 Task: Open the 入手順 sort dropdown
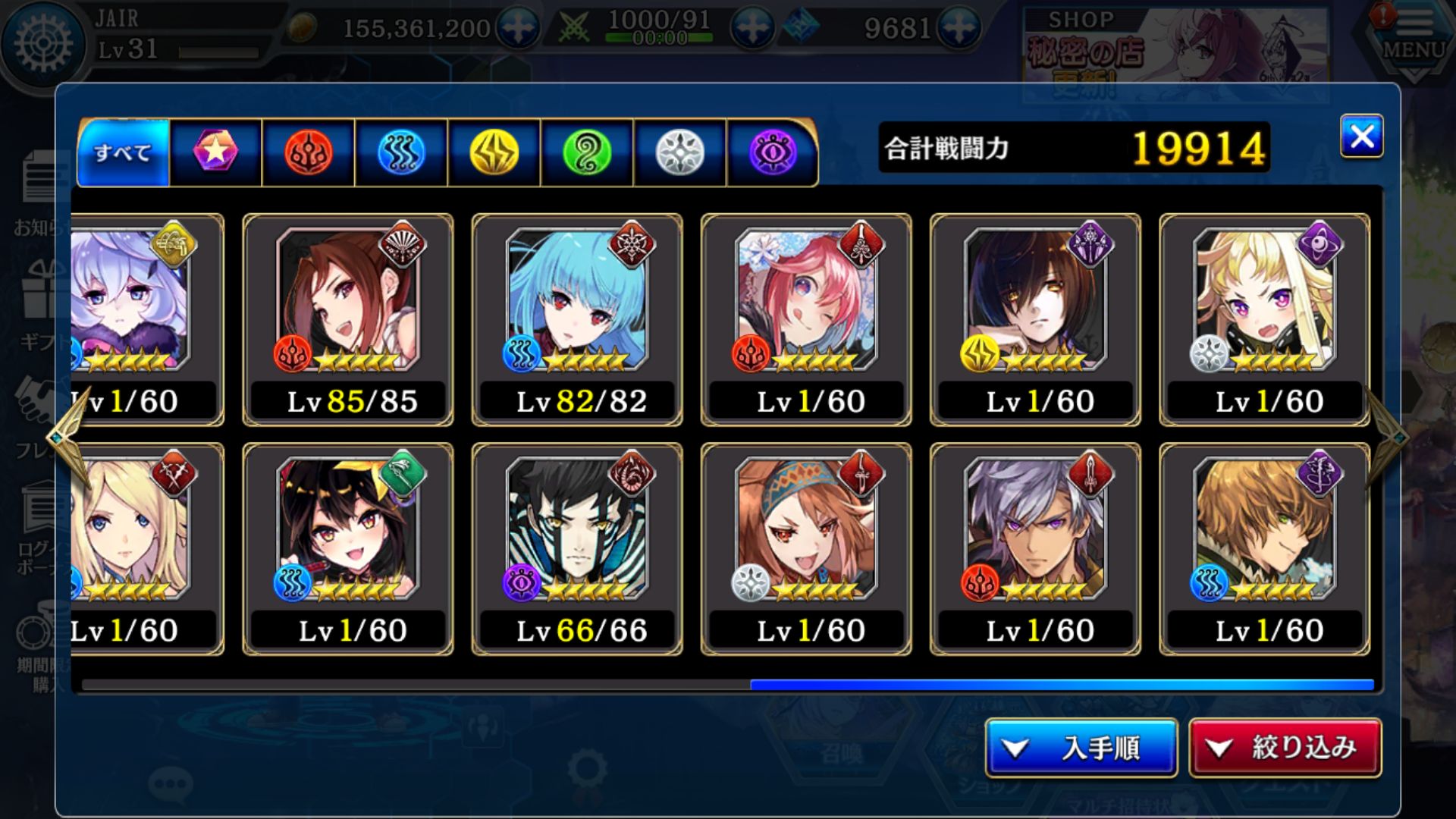point(1081,748)
